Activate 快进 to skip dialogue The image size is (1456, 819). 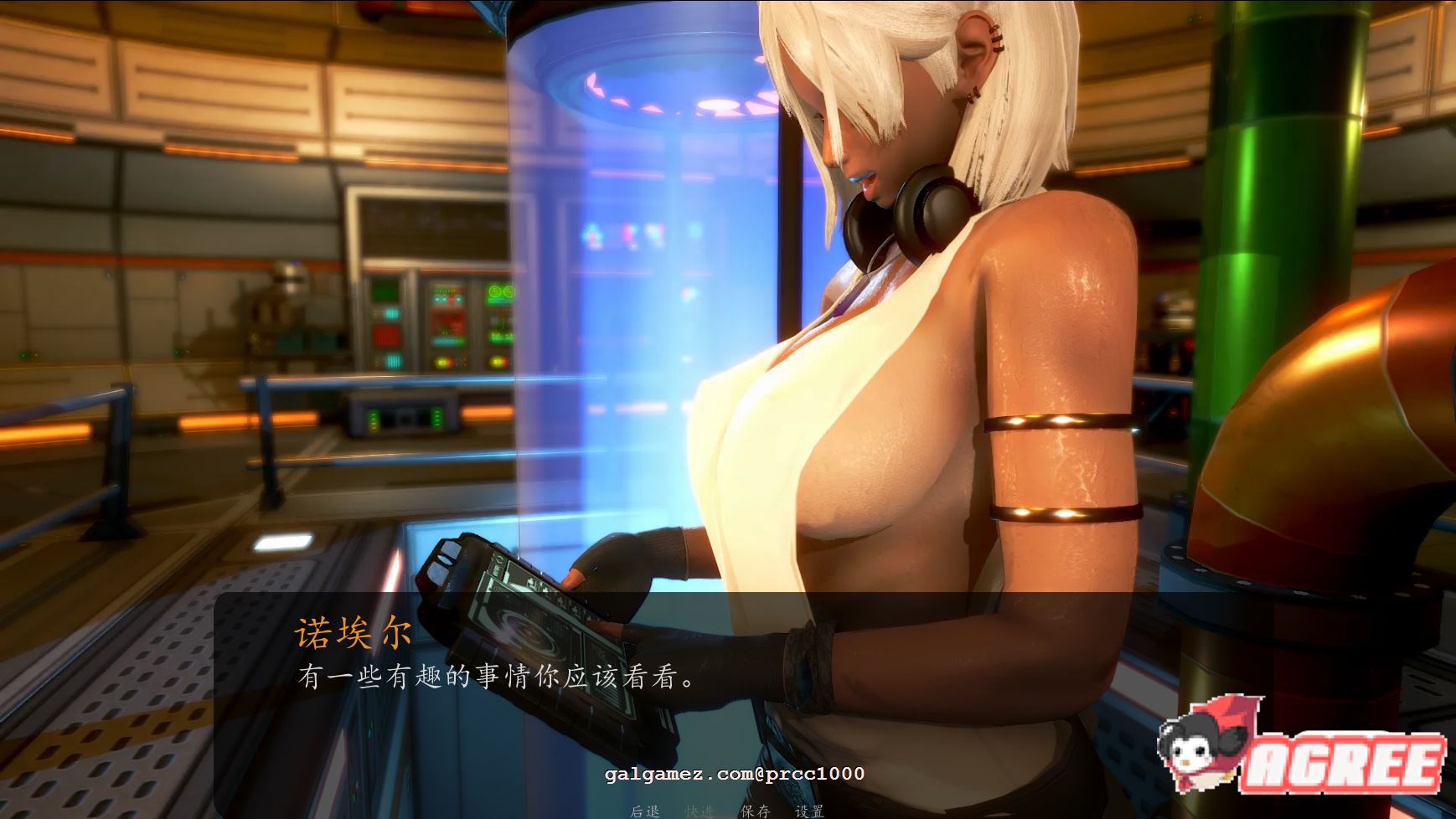point(697,810)
